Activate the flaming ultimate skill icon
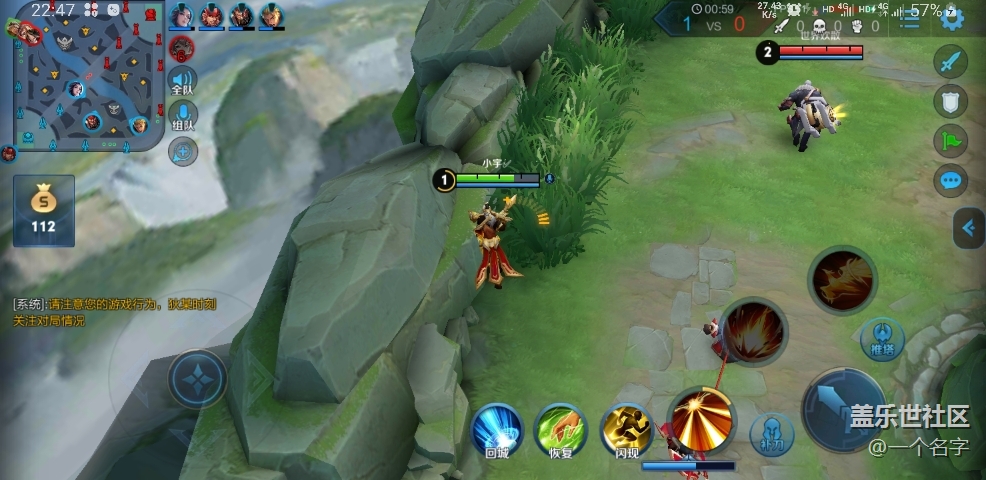Screen dimensions: 986x480 point(842,279)
